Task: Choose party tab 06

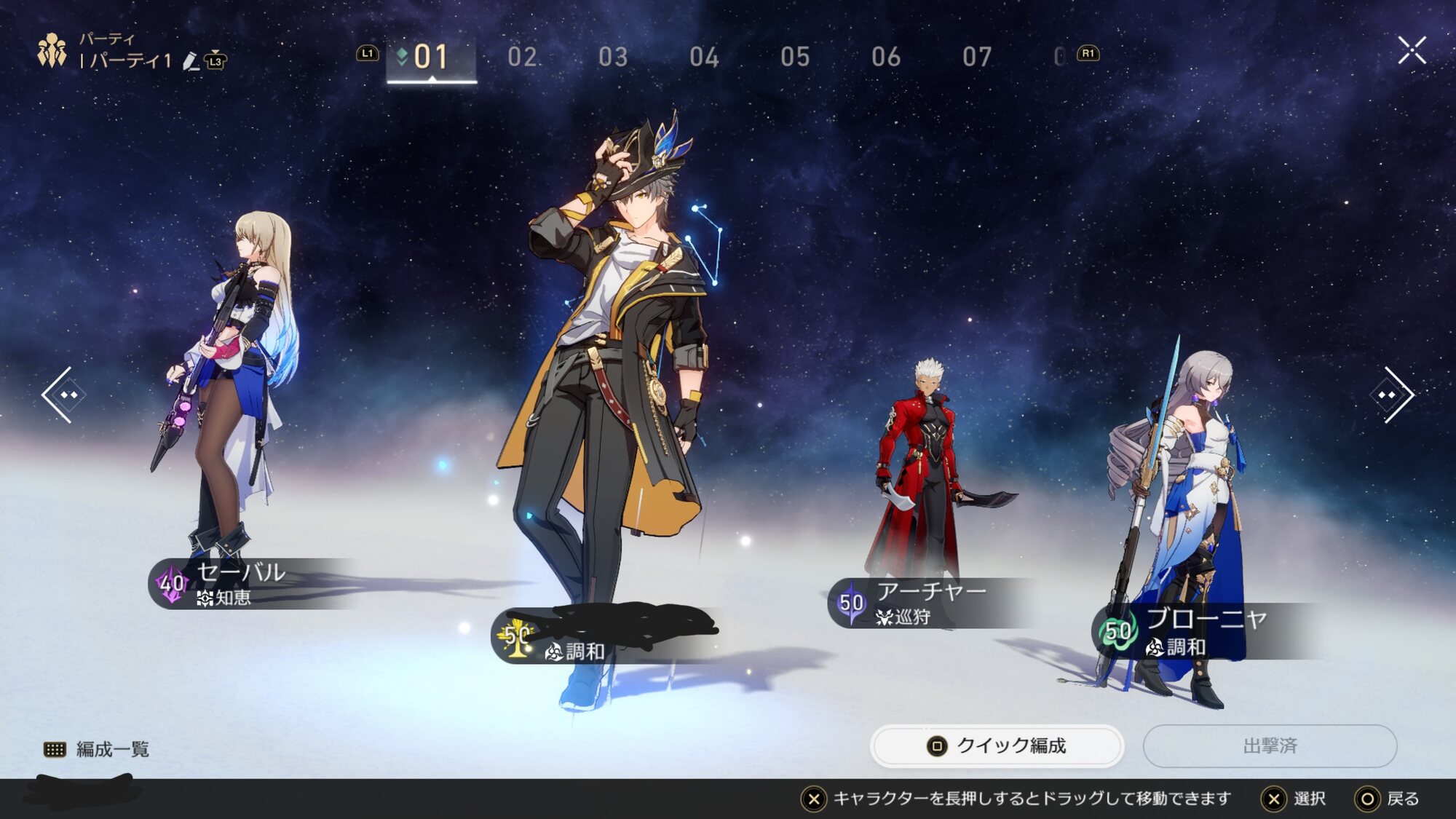Action: pos(886,57)
